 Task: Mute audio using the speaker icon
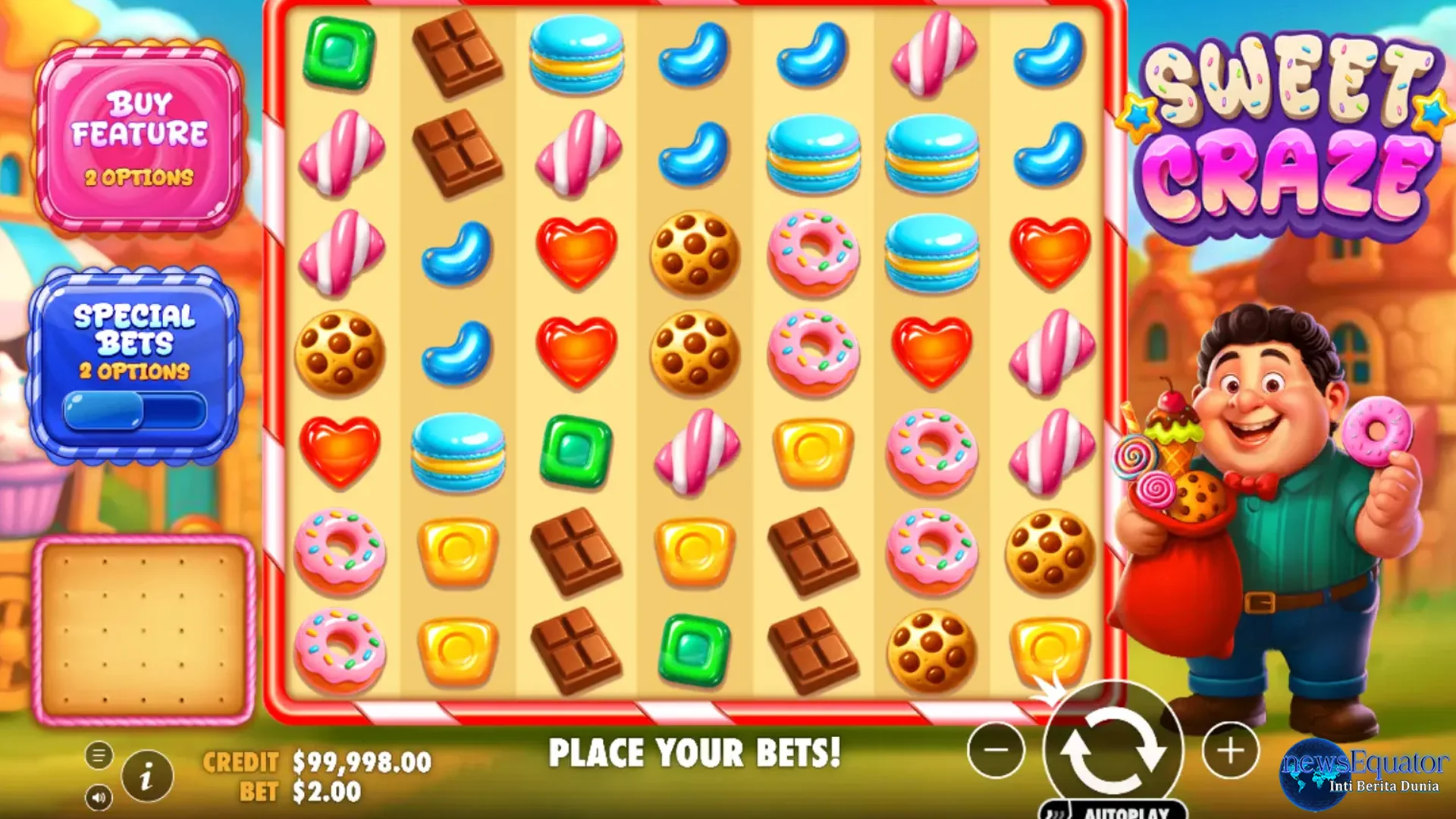[97, 797]
